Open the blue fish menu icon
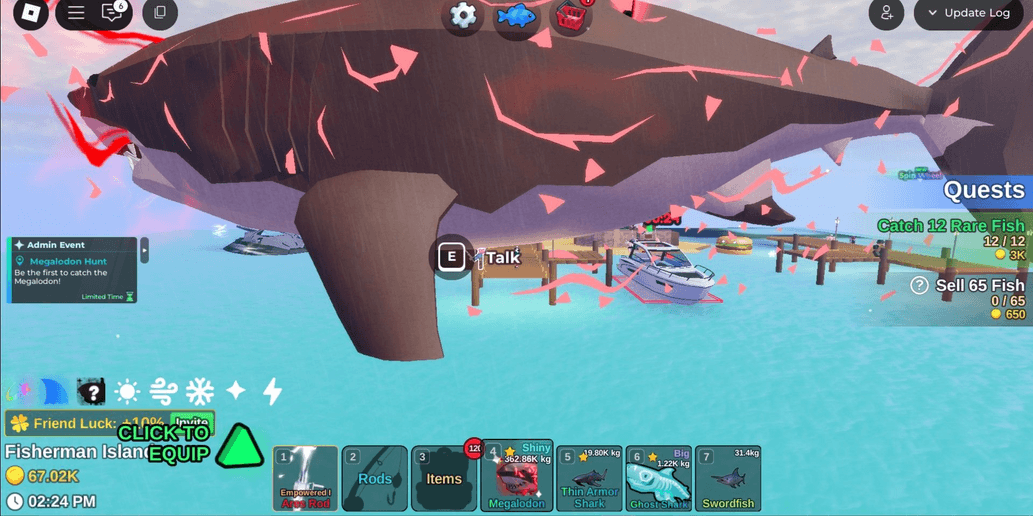This screenshot has height=516, width=1033. point(516,17)
